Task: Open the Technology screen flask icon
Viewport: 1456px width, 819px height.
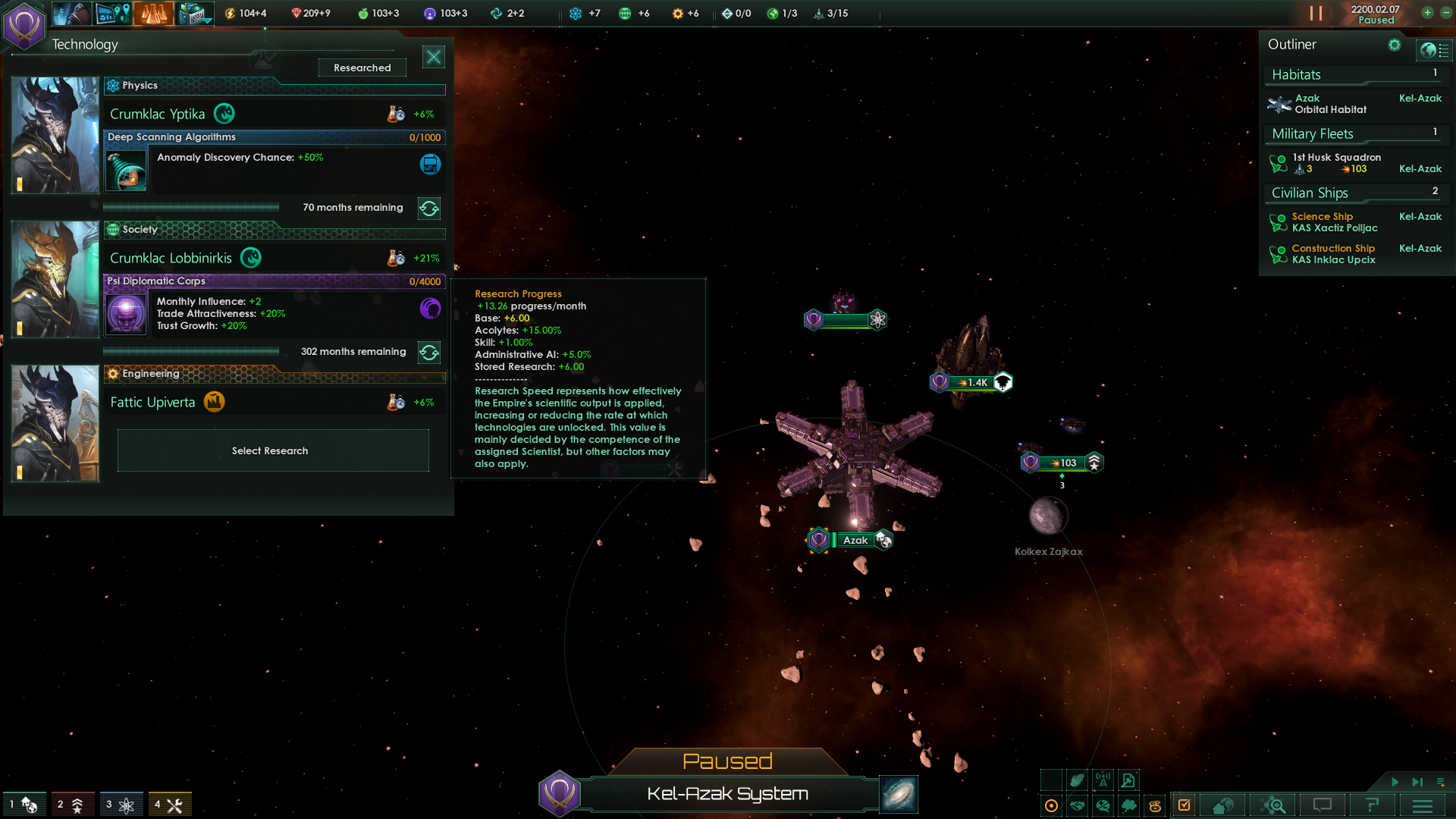Action: tap(154, 13)
